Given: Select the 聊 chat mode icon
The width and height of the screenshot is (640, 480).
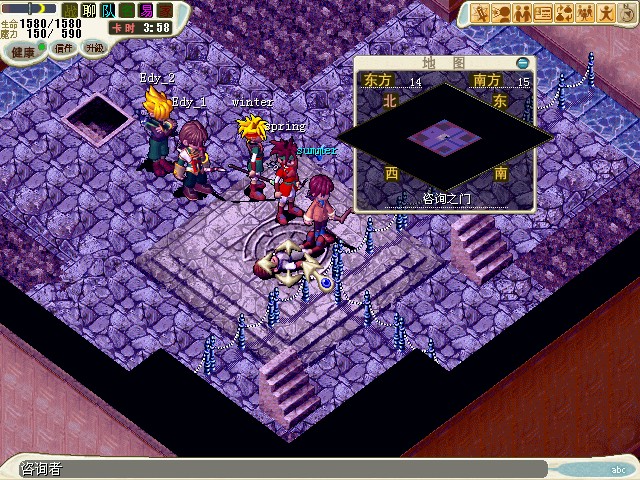Looking at the screenshot, I should pyautogui.click(x=87, y=10).
